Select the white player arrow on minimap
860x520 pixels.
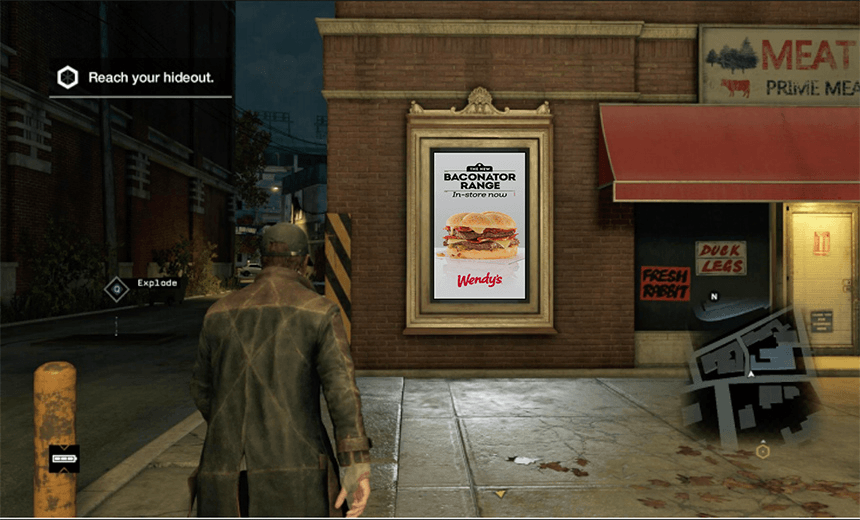click(x=751, y=374)
